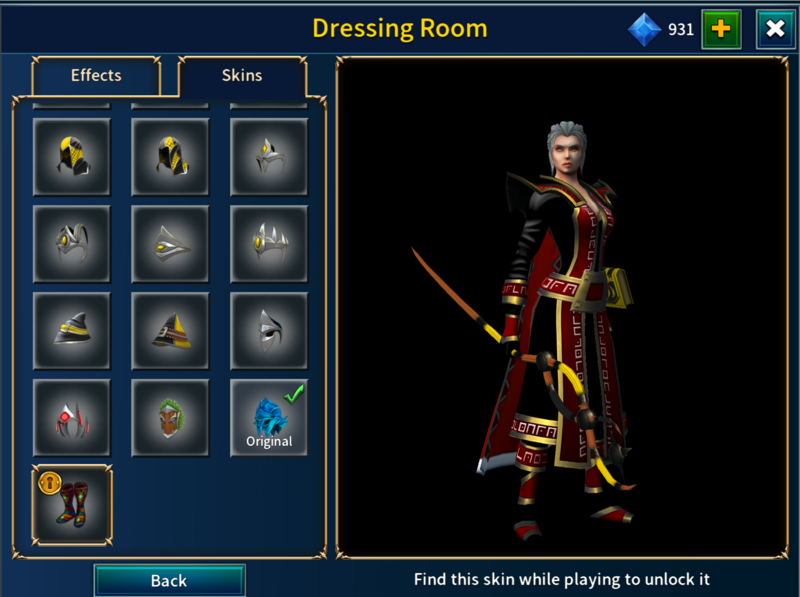Image resolution: width=800 pixels, height=597 pixels.
Task: Choose the locked colorful boots skin
Action: click(72, 504)
